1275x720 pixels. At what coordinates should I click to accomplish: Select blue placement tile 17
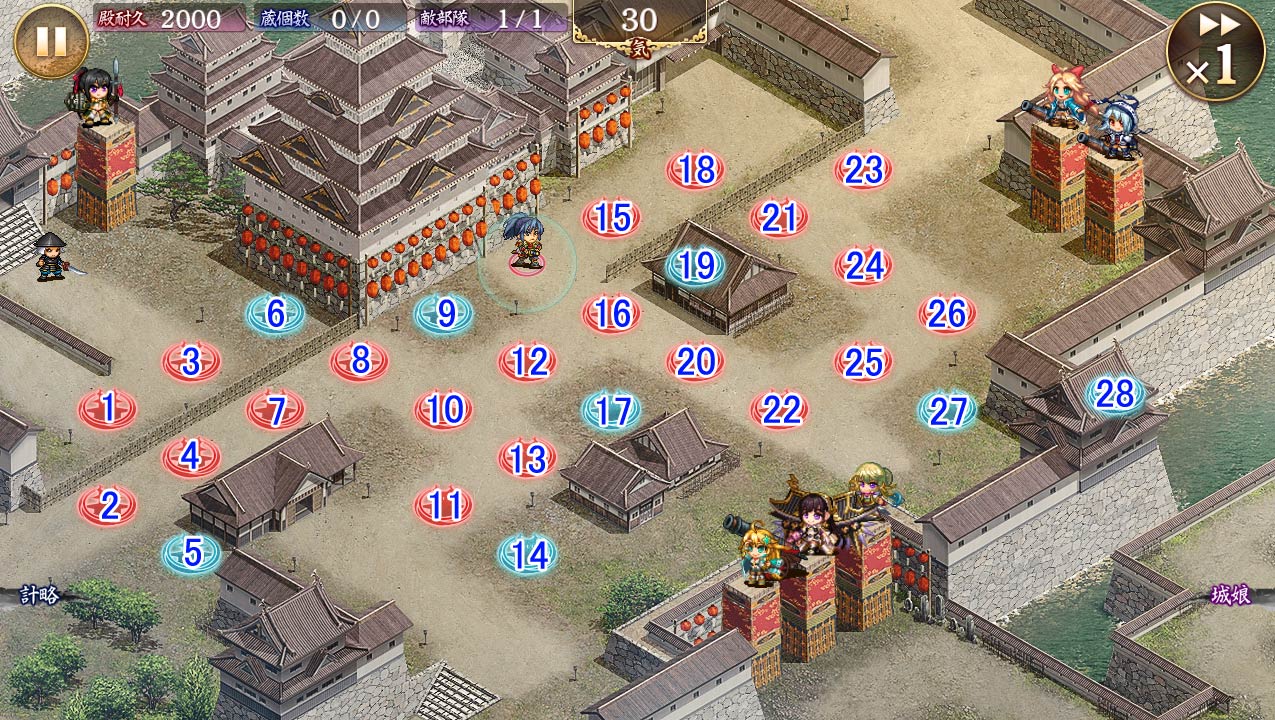[x=612, y=410]
